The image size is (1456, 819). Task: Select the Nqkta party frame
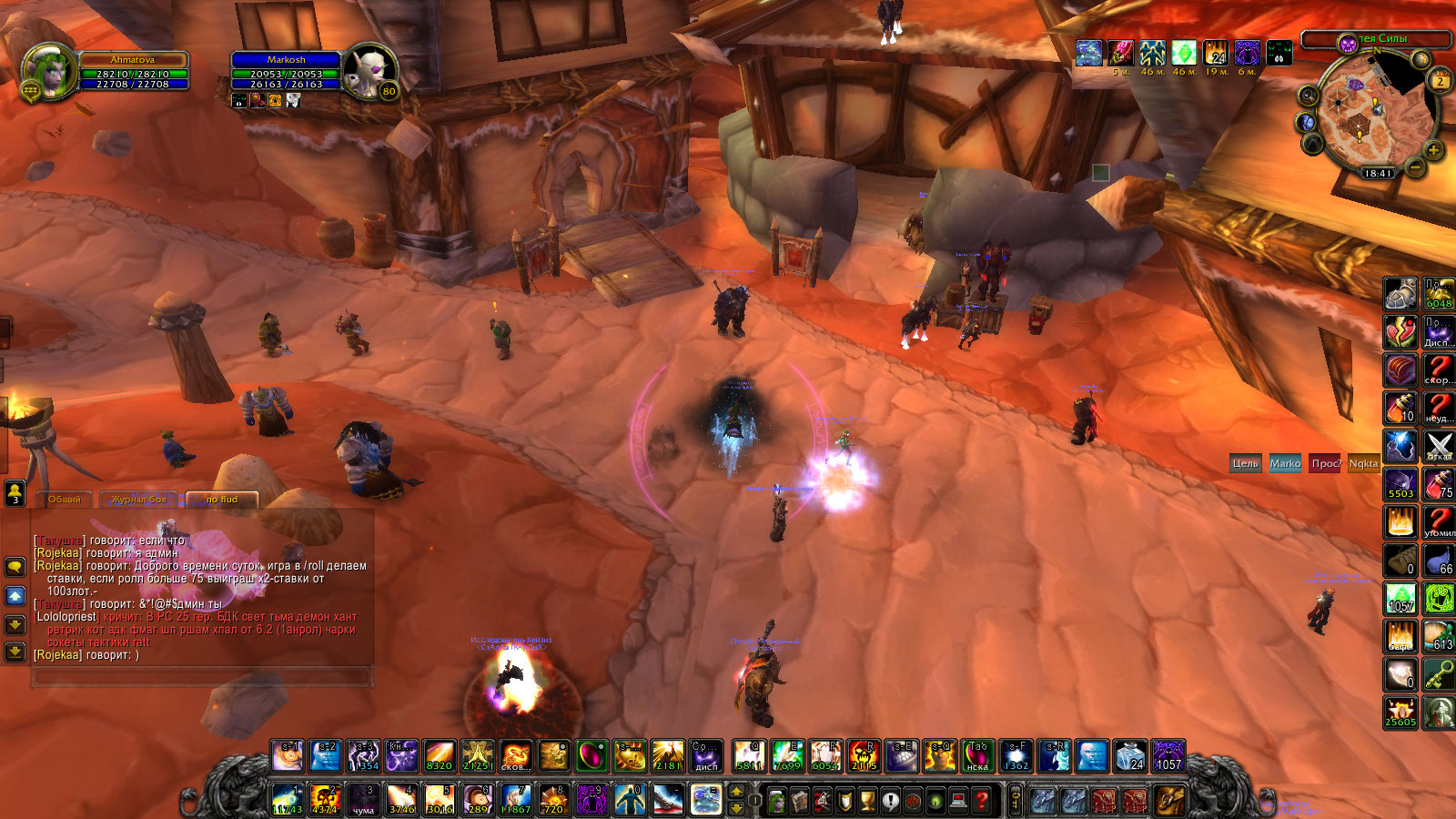pos(1363,463)
